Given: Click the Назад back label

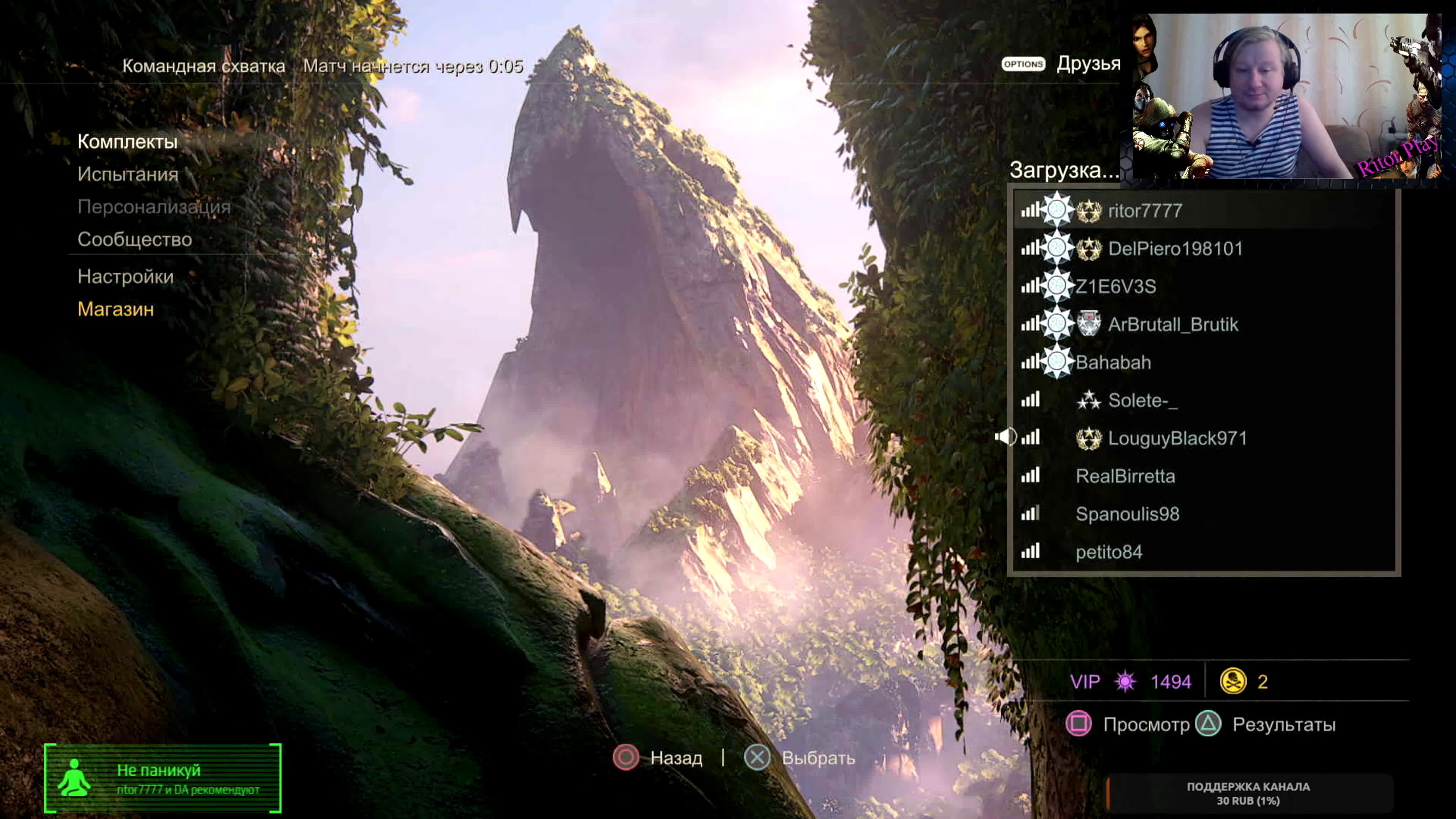Looking at the screenshot, I should pos(676,758).
